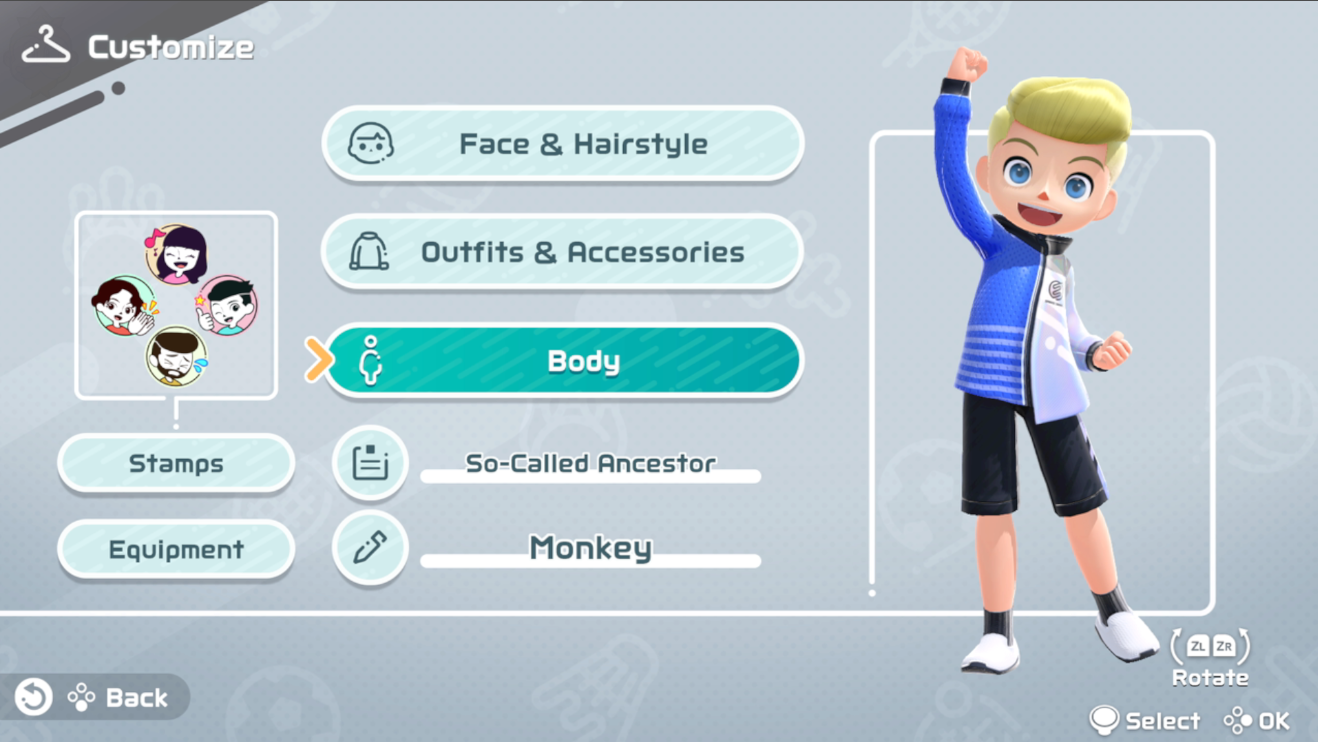Click the stamps preview thumbnail panel
Image resolution: width=1318 pixels, height=742 pixels.
coord(176,303)
